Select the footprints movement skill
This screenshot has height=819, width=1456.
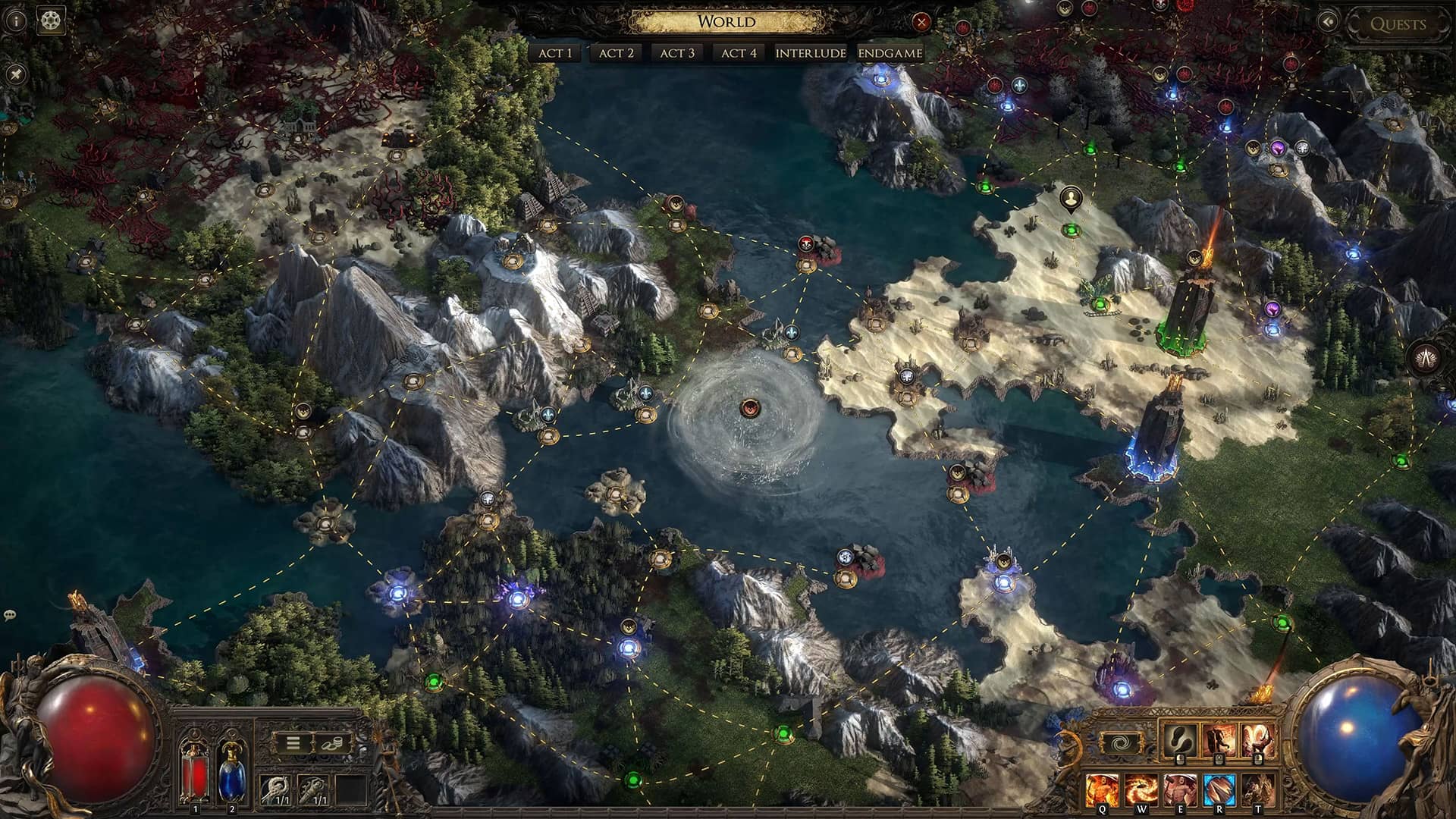[1180, 741]
